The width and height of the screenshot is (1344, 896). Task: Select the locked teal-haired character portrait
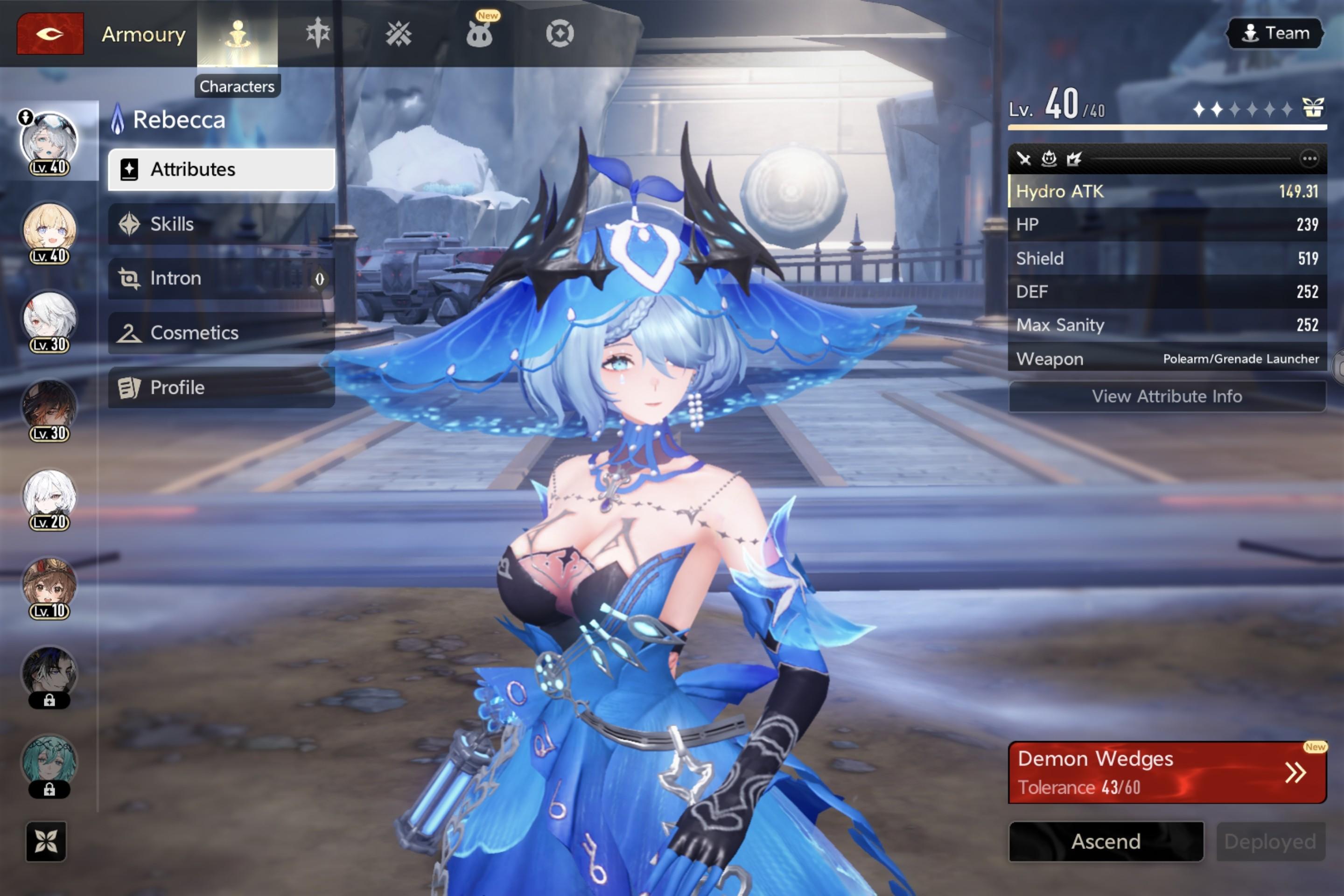coord(49,762)
